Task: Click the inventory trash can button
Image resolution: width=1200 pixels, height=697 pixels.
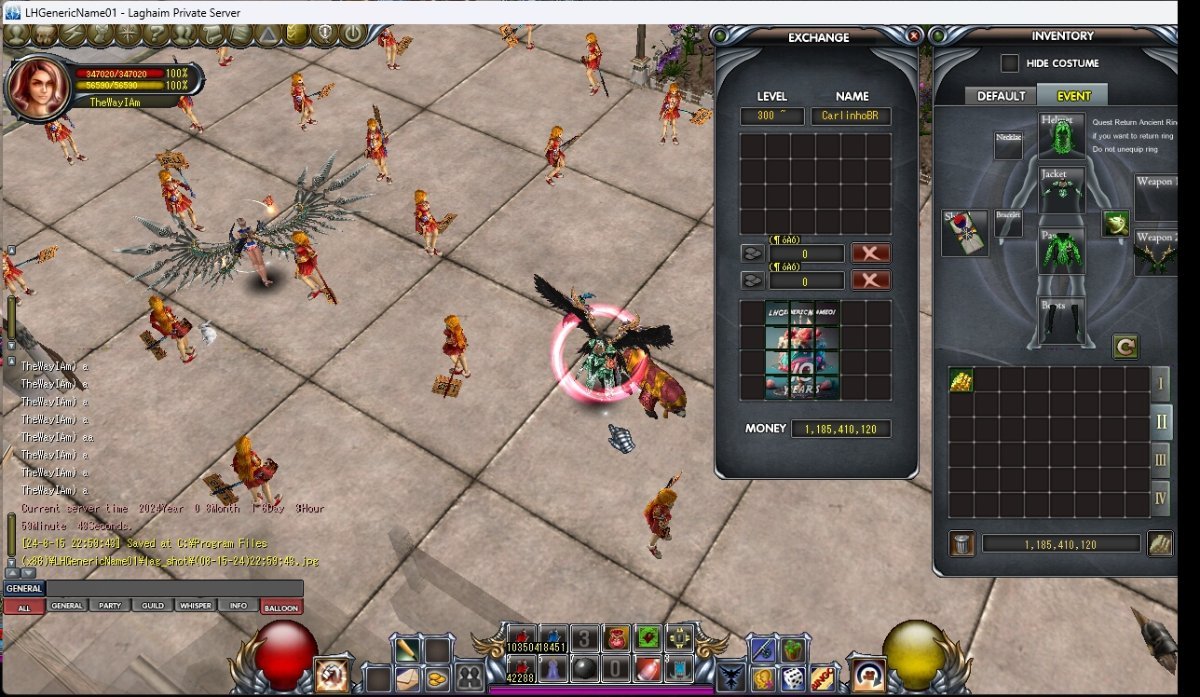Action: [x=960, y=544]
